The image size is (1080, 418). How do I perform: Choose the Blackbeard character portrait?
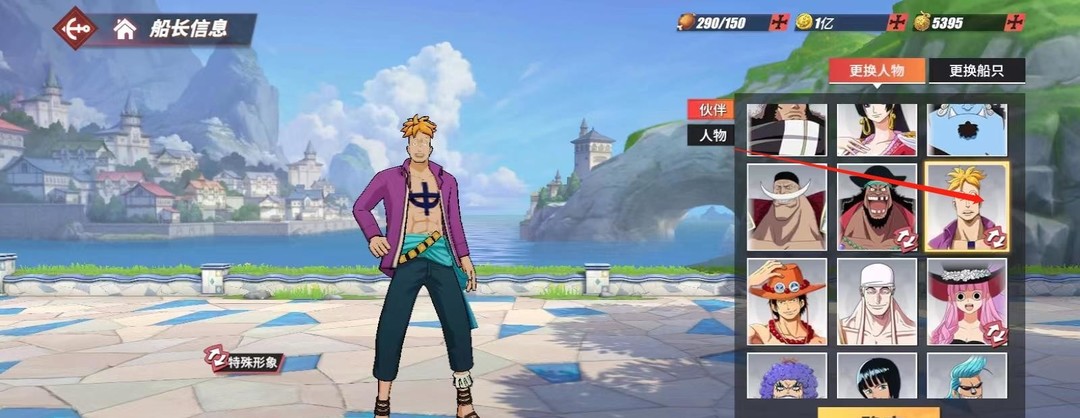point(877,207)
